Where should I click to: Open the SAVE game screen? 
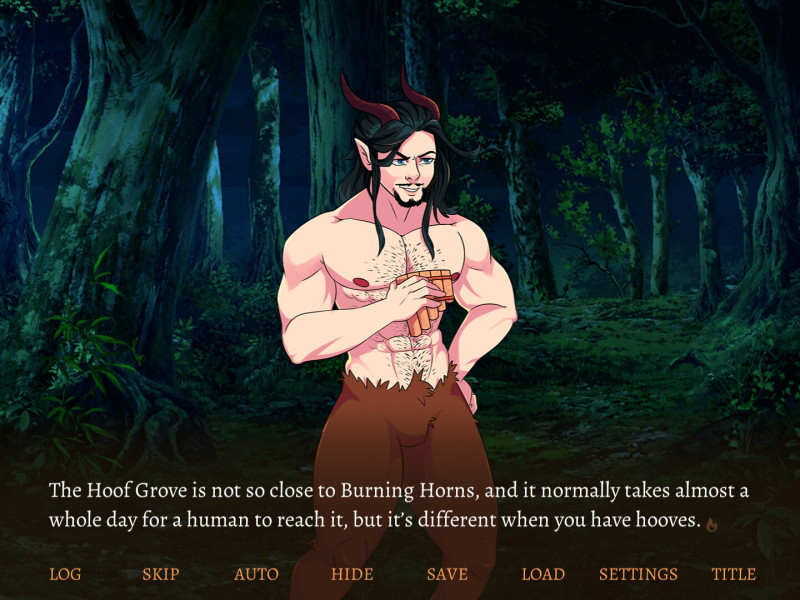(447, 574)
